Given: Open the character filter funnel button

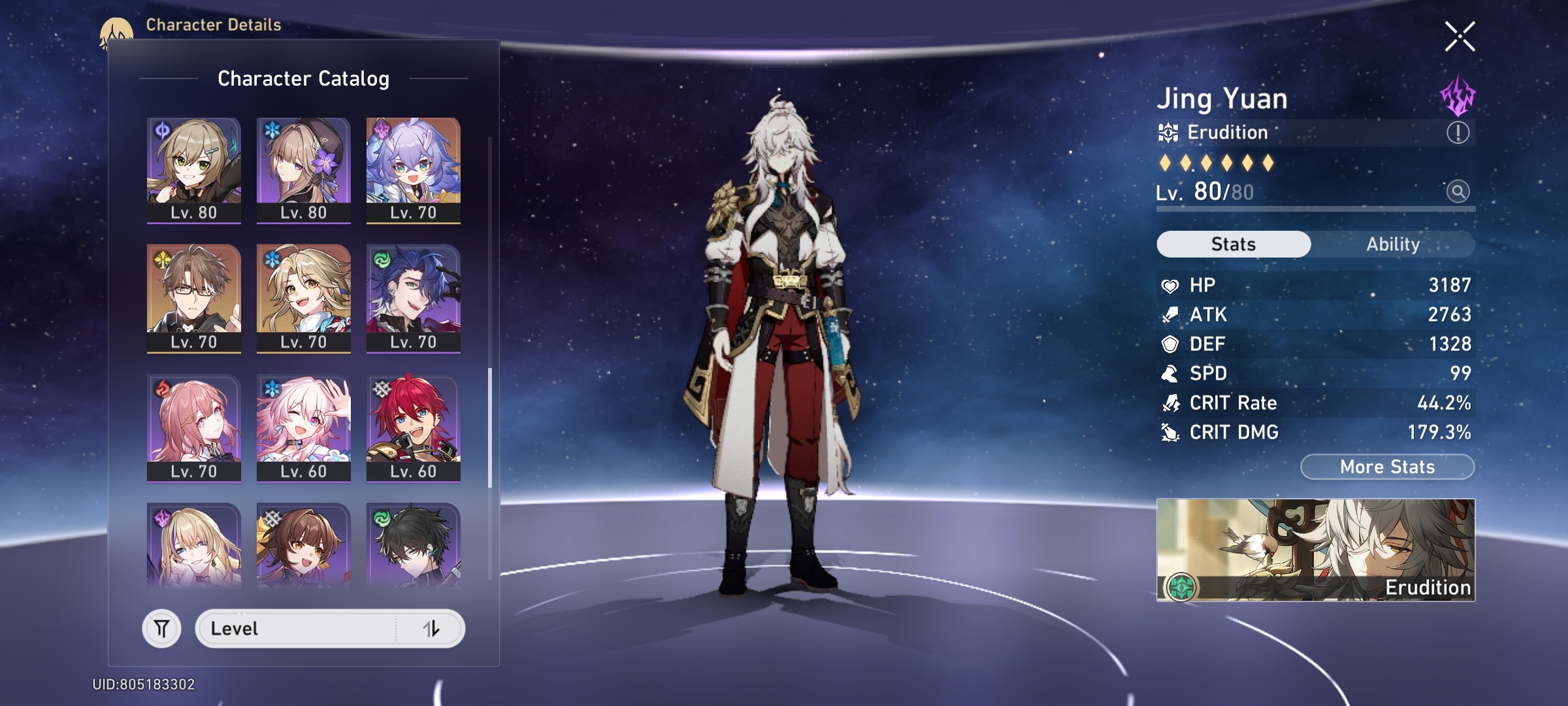Looking at the screenshot, I should click(161, 629).
